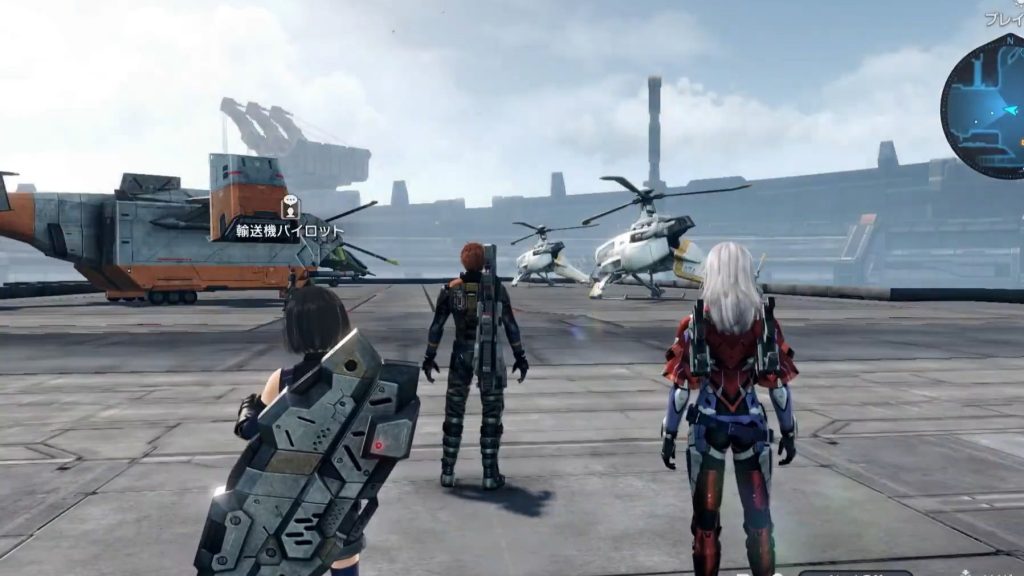Select the speech bubble over 輸送機パイロット
The width and height of the screenshot is (1024, 576).
point(290,207)
